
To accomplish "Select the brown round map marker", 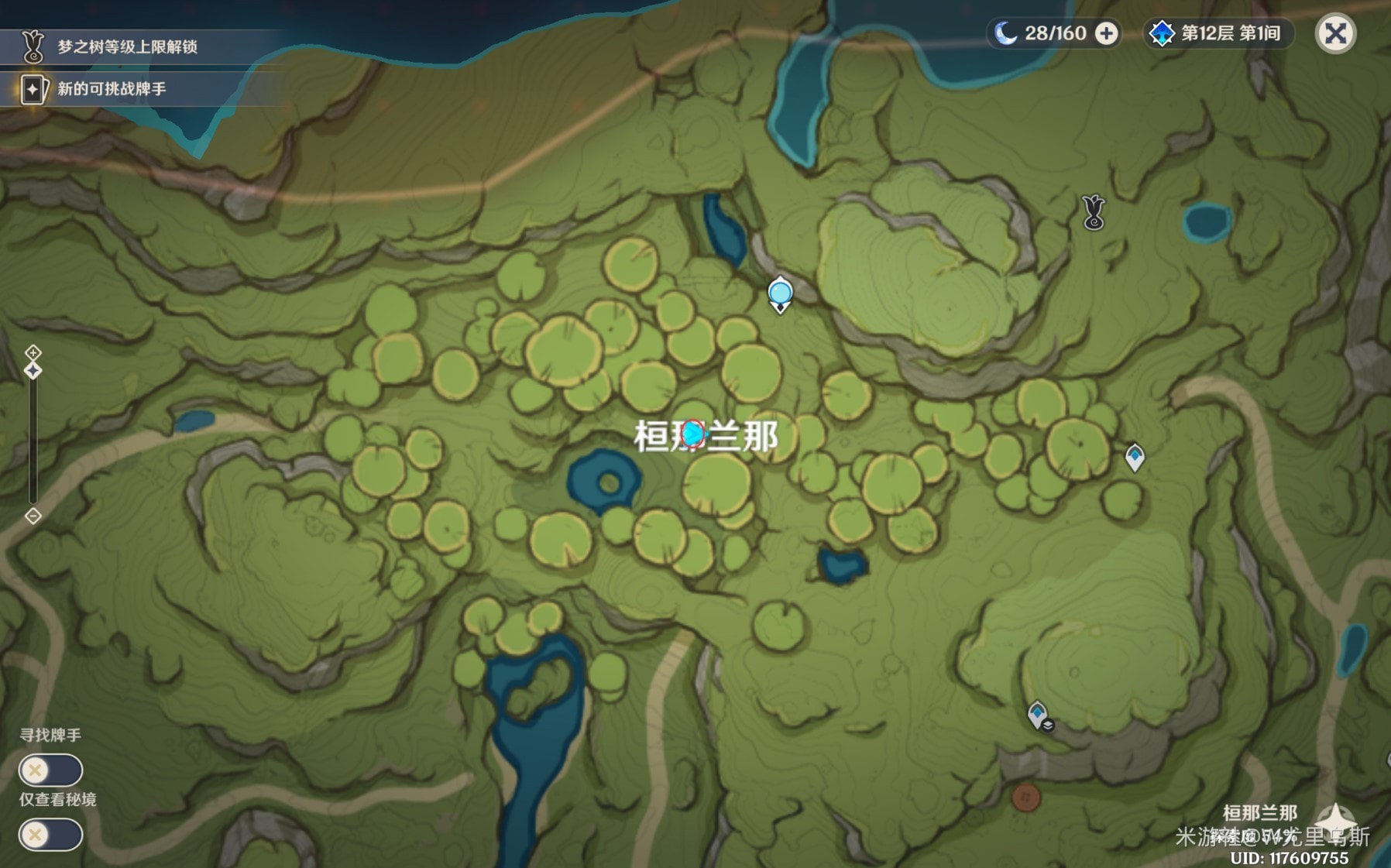I will 1026,797.
